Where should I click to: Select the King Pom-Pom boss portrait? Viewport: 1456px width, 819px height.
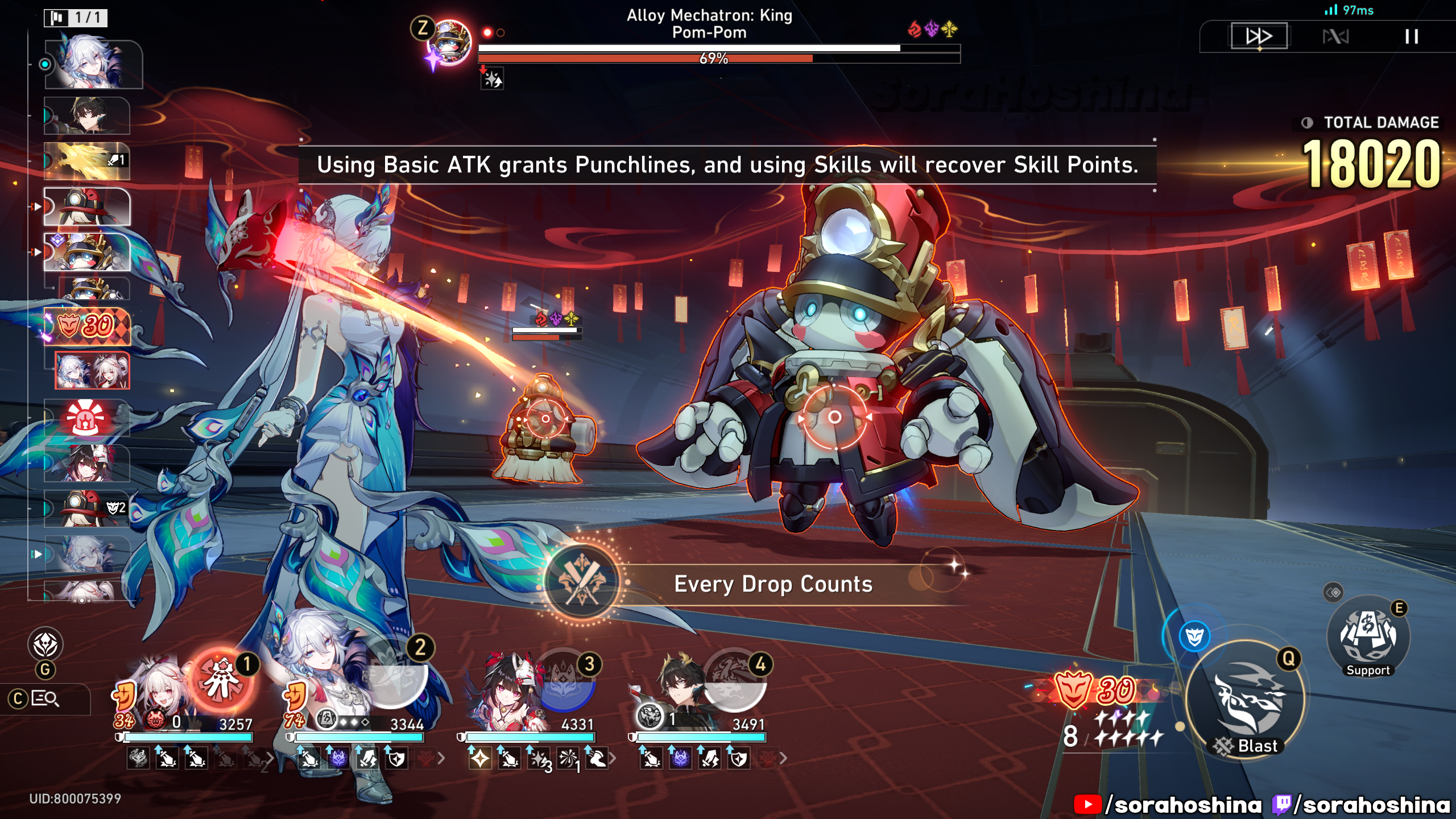coord(450,43)
